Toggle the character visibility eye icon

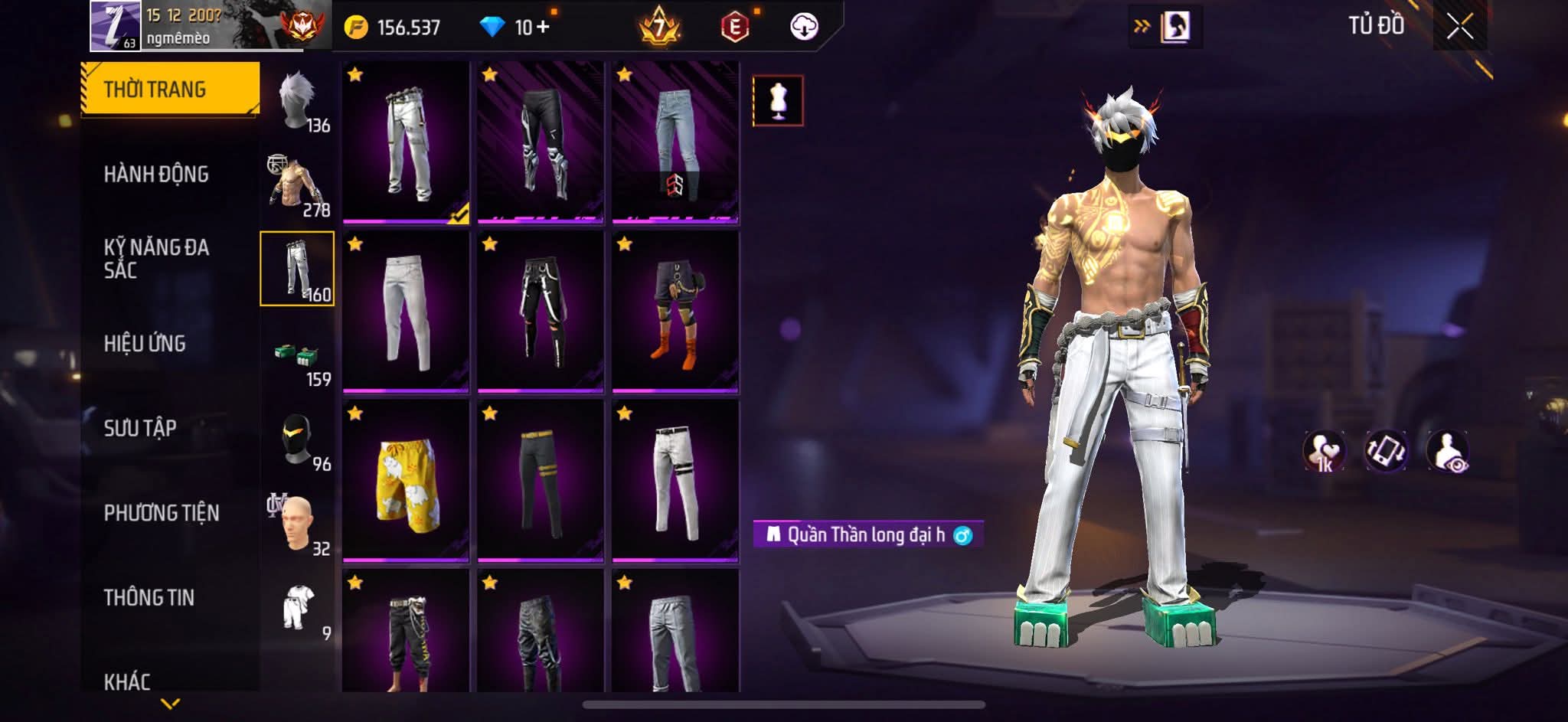pyautogui.click(x=1447, y=451)
